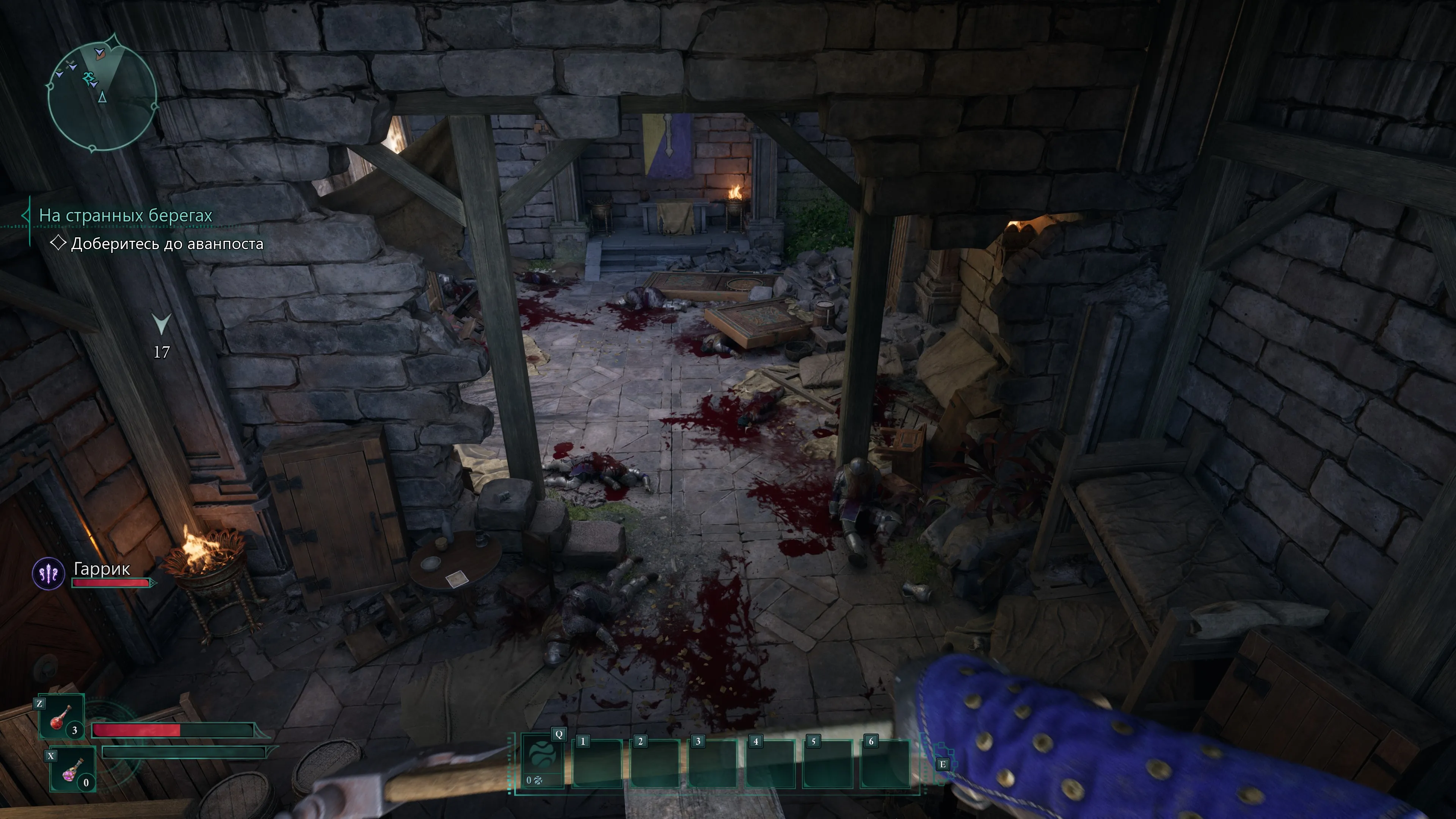Click the objective "Доберитесь до аванпоста"
Image resolution: width=1456 pixels, height=819 pixels.
tap(167, 243)
